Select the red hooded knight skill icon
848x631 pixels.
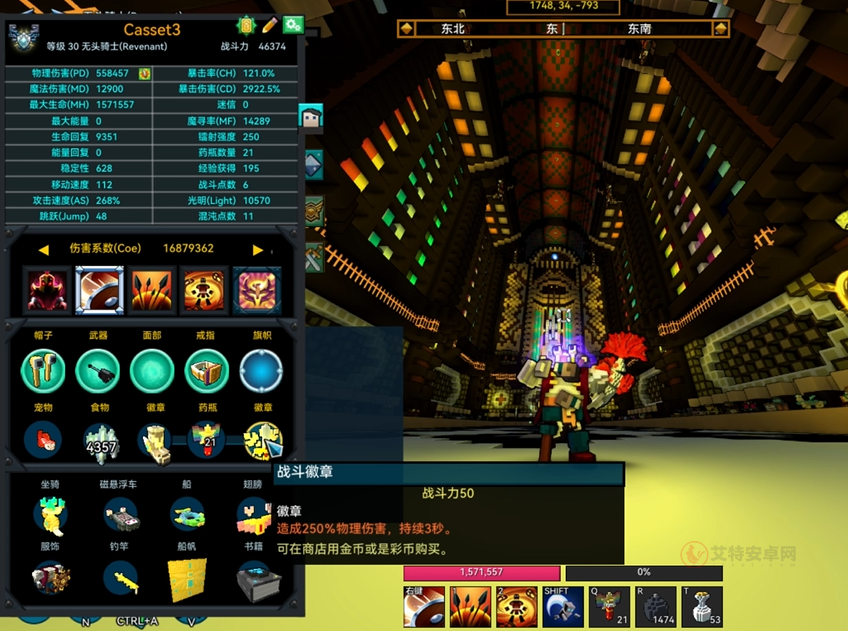48,290
